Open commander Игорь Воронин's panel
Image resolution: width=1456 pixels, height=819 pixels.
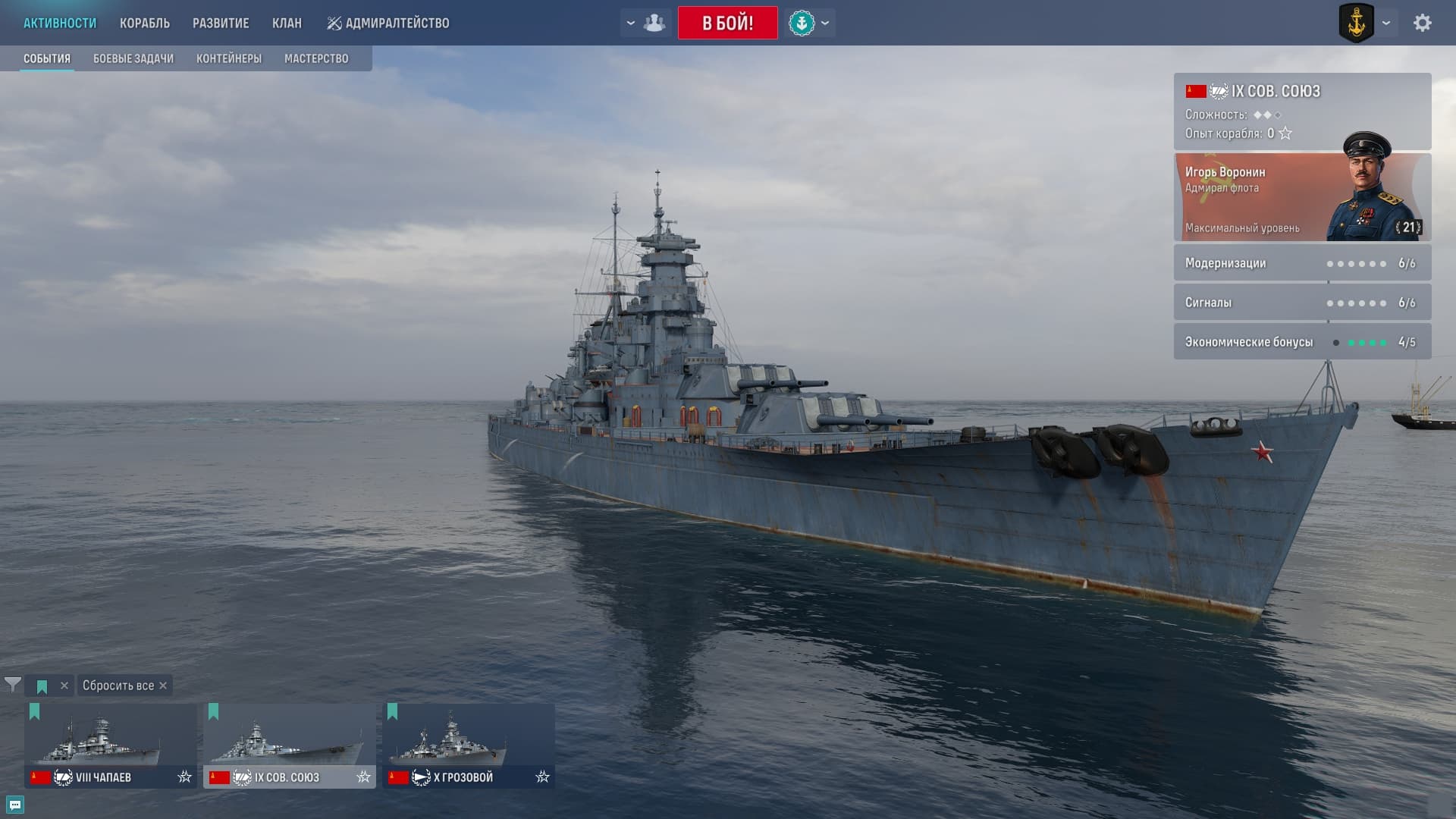click(x=1301, y=197)
